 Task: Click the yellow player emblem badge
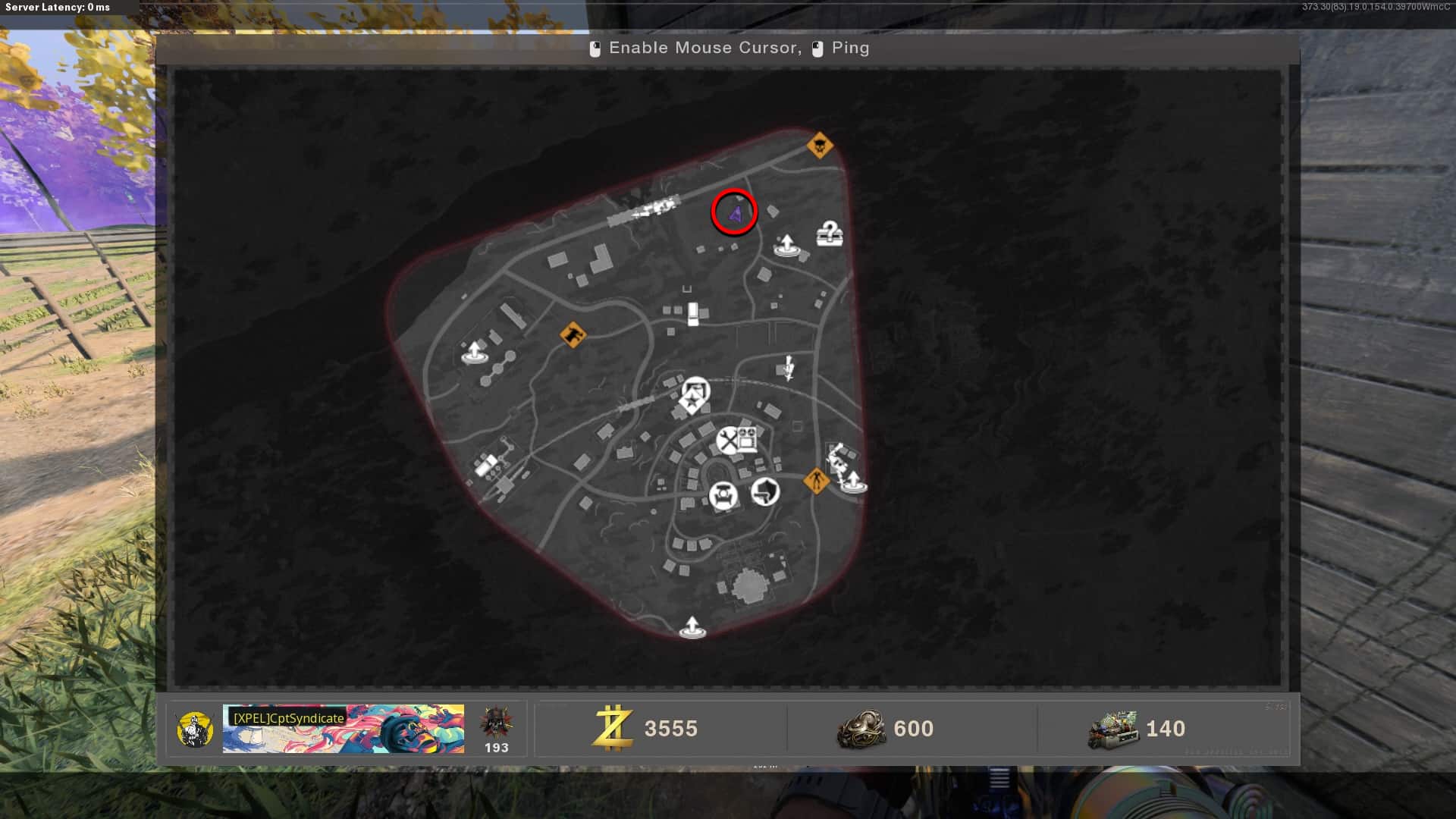tap(194, 730)
